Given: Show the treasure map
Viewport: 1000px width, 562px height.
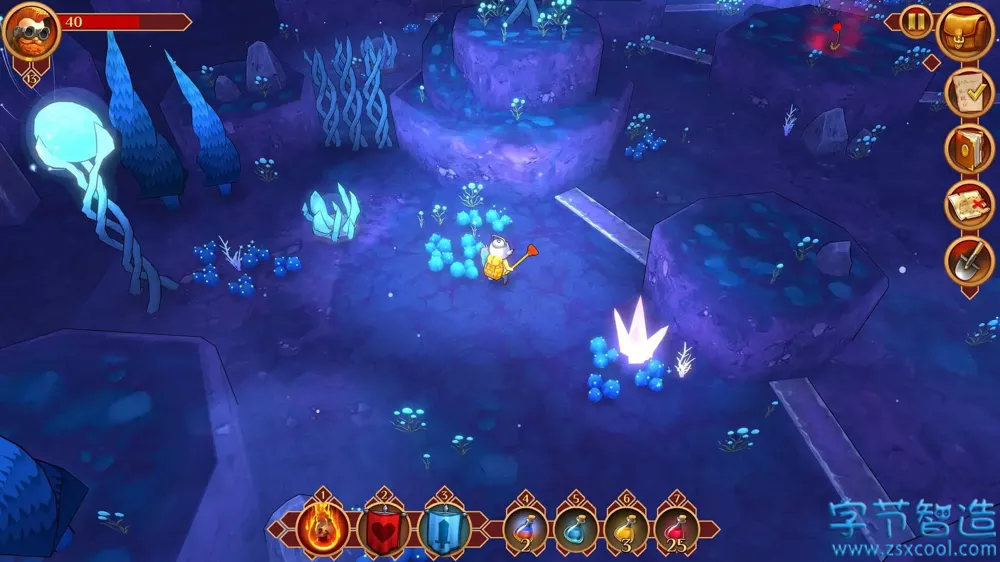Looking at the screenshot, I should tap(969, 204).
